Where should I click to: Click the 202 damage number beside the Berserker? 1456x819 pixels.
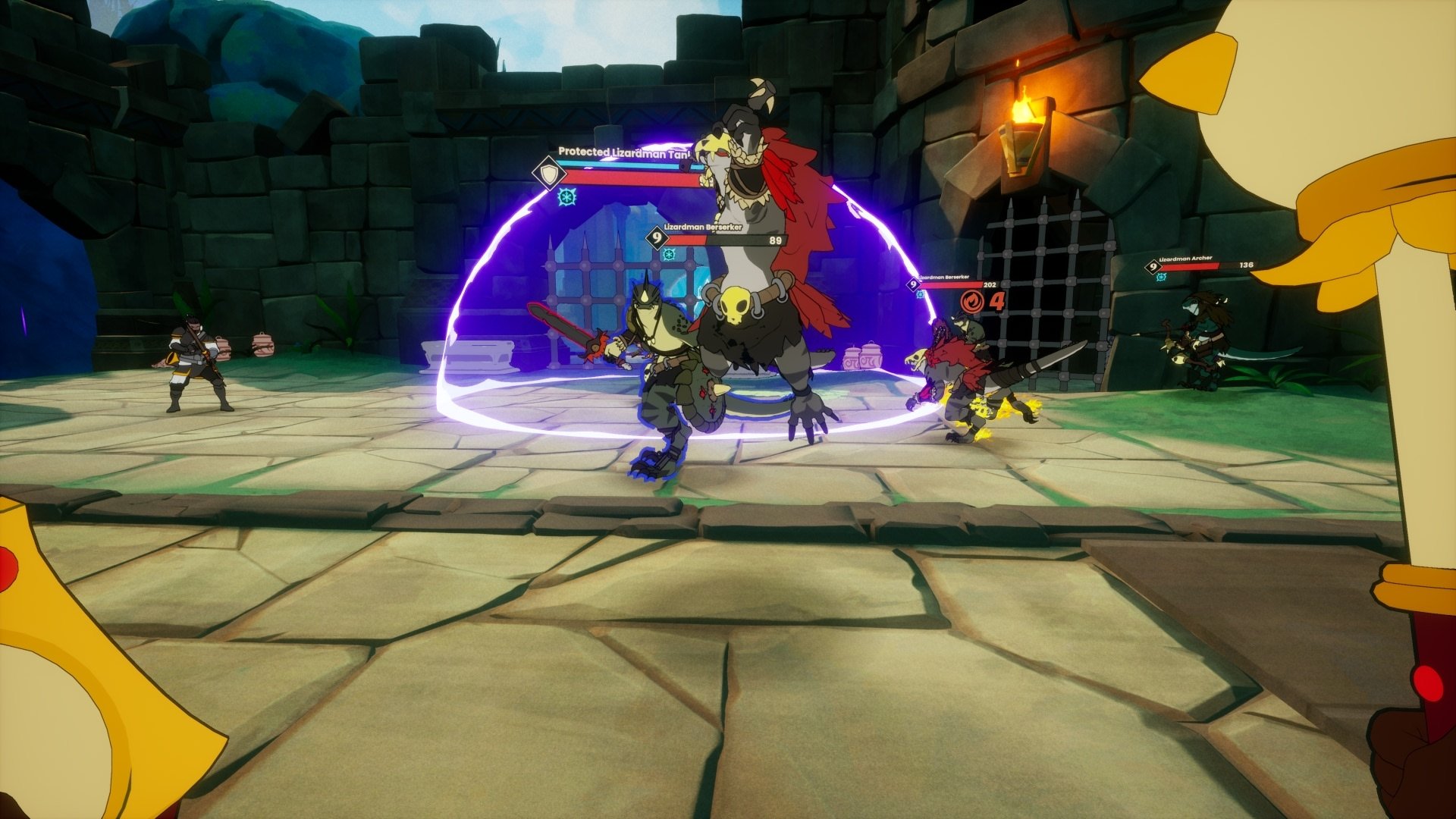[990, 285]
